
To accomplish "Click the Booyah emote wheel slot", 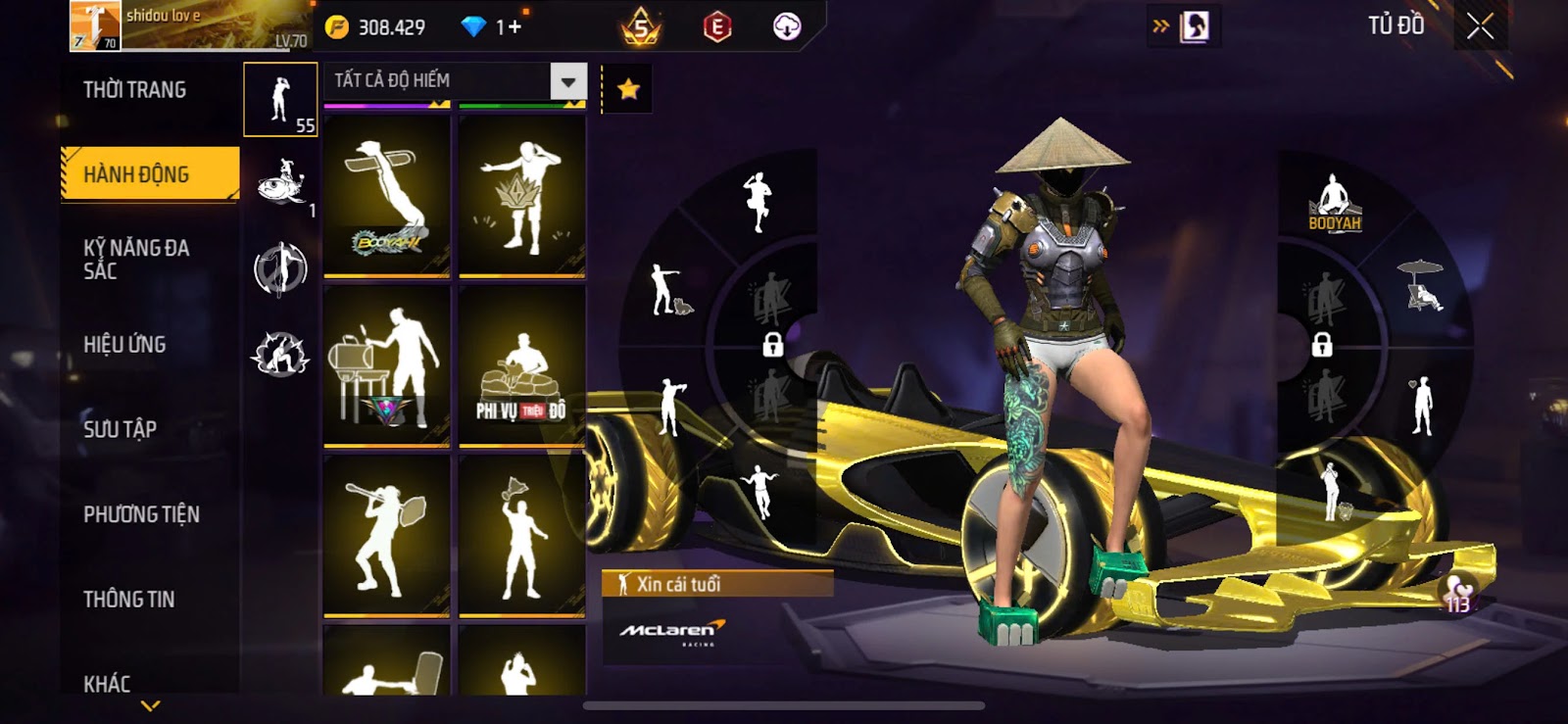I will 1334,203.
